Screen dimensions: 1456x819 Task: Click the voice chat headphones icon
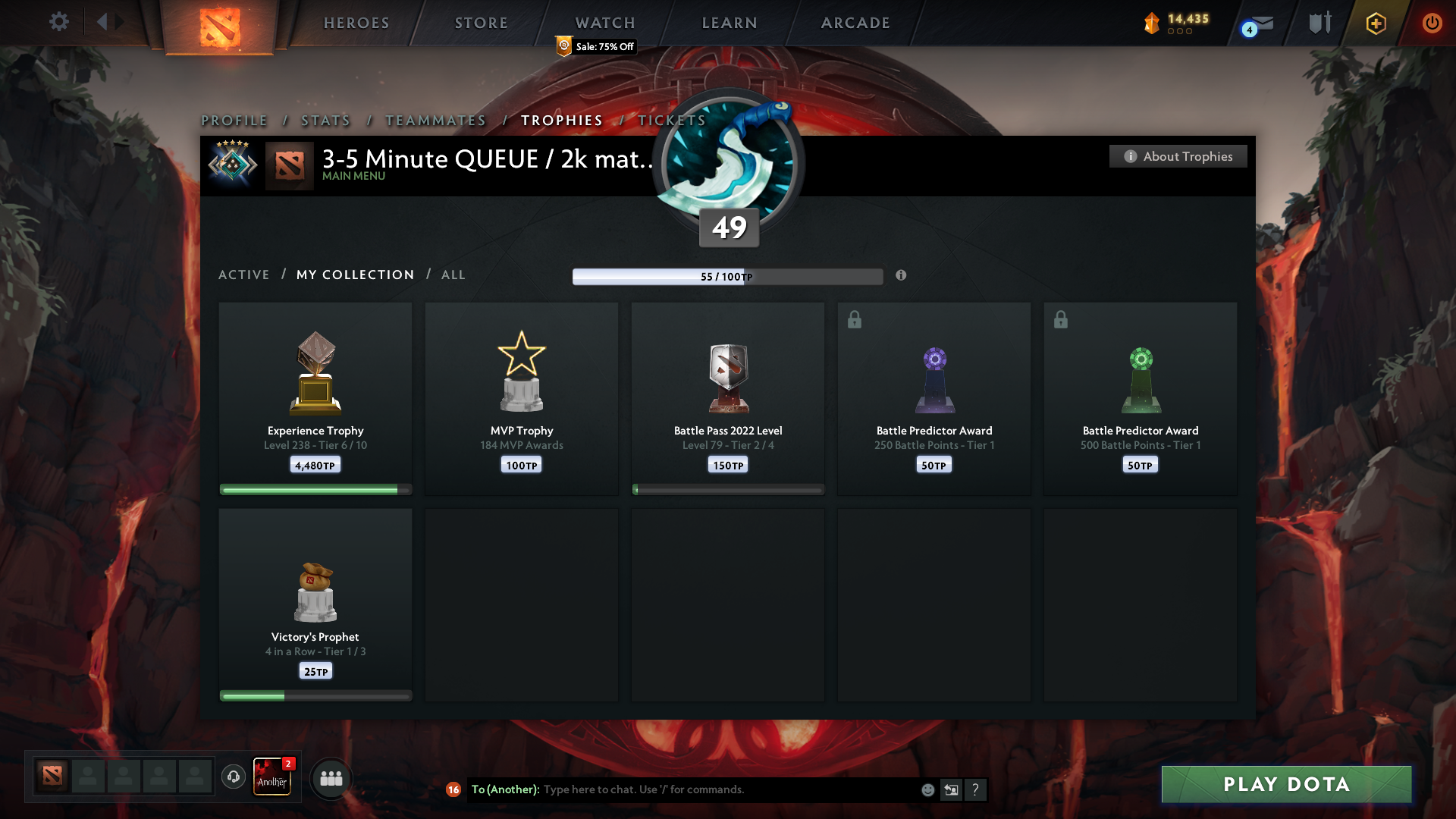[233, 777]
